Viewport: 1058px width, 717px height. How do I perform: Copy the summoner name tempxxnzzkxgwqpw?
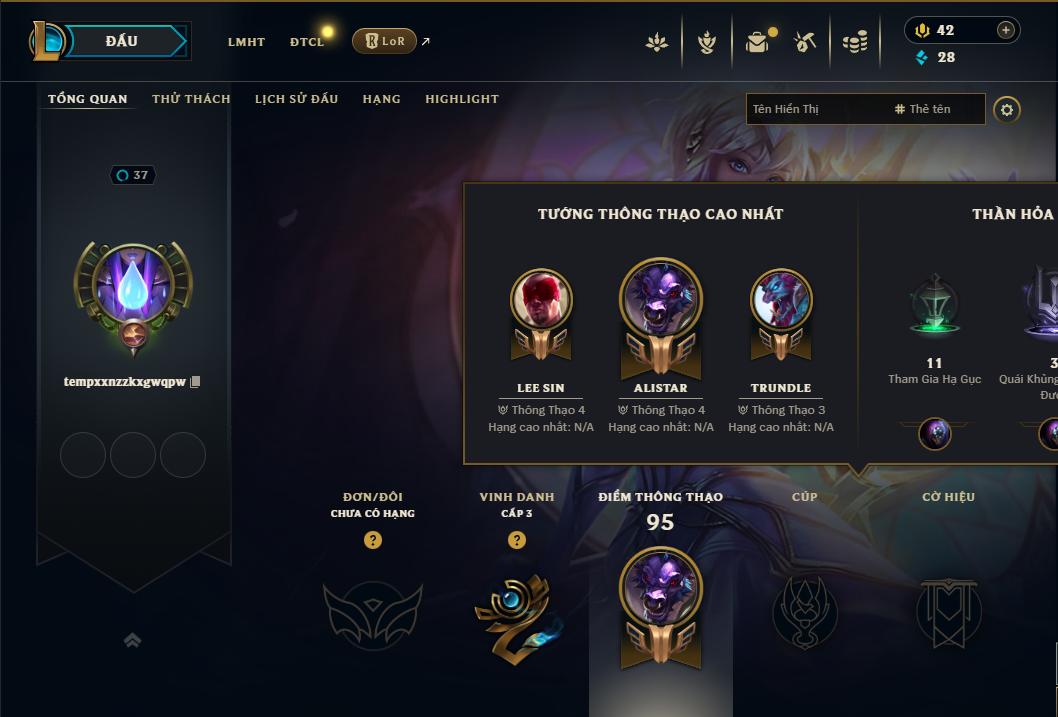196,382
